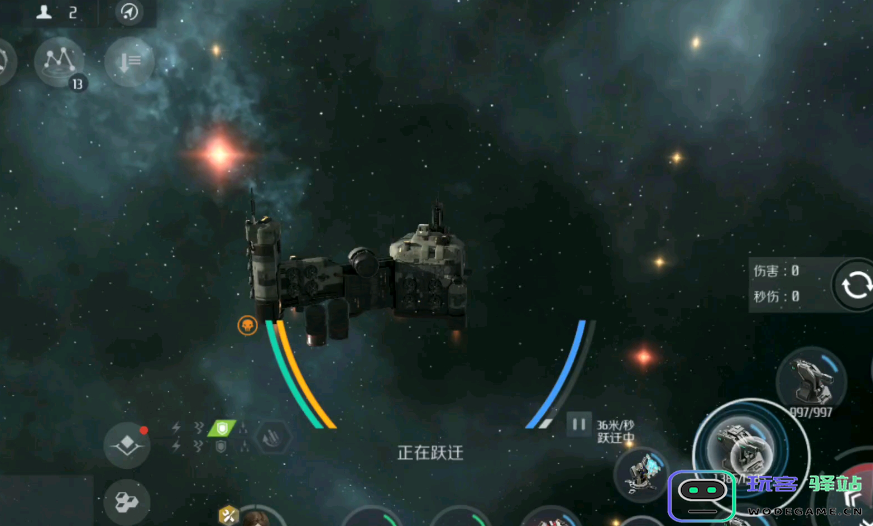Open the diamond menu with red dot
The height and width of the screenshot is (526, 873).
coord(128,444)
